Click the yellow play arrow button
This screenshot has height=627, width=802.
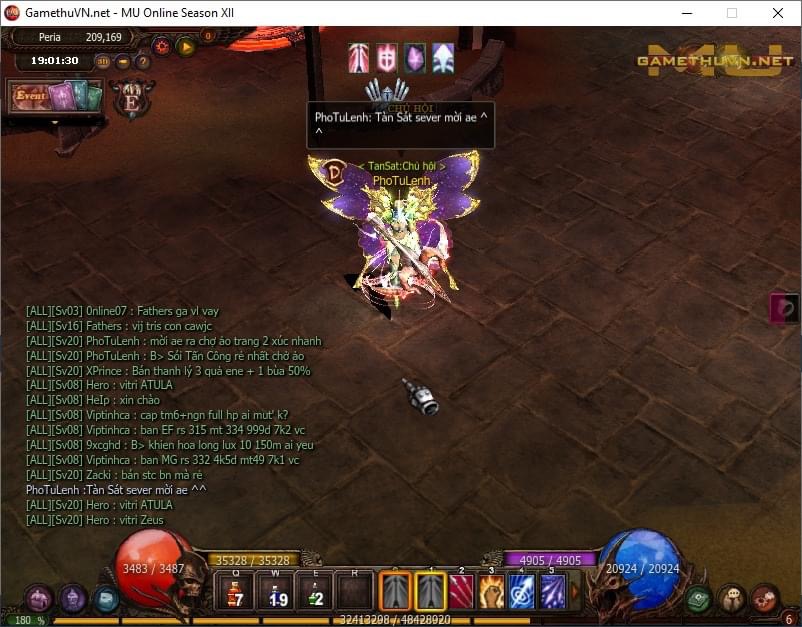(x=185, y=46)
